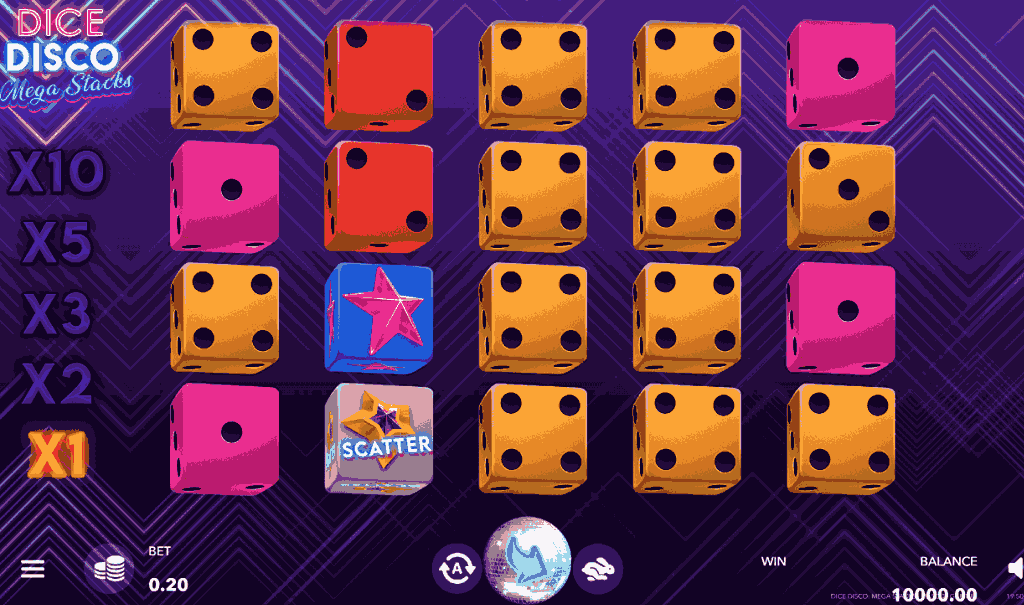
Task: Enable autoplay with the circular arrows button
Action: (x=457, y=569)
